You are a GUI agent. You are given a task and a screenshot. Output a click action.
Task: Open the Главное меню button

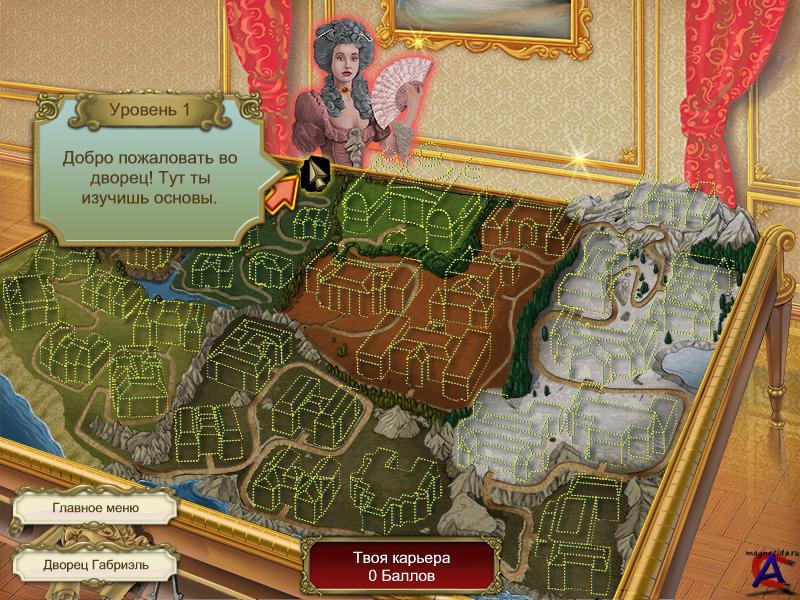95,507
